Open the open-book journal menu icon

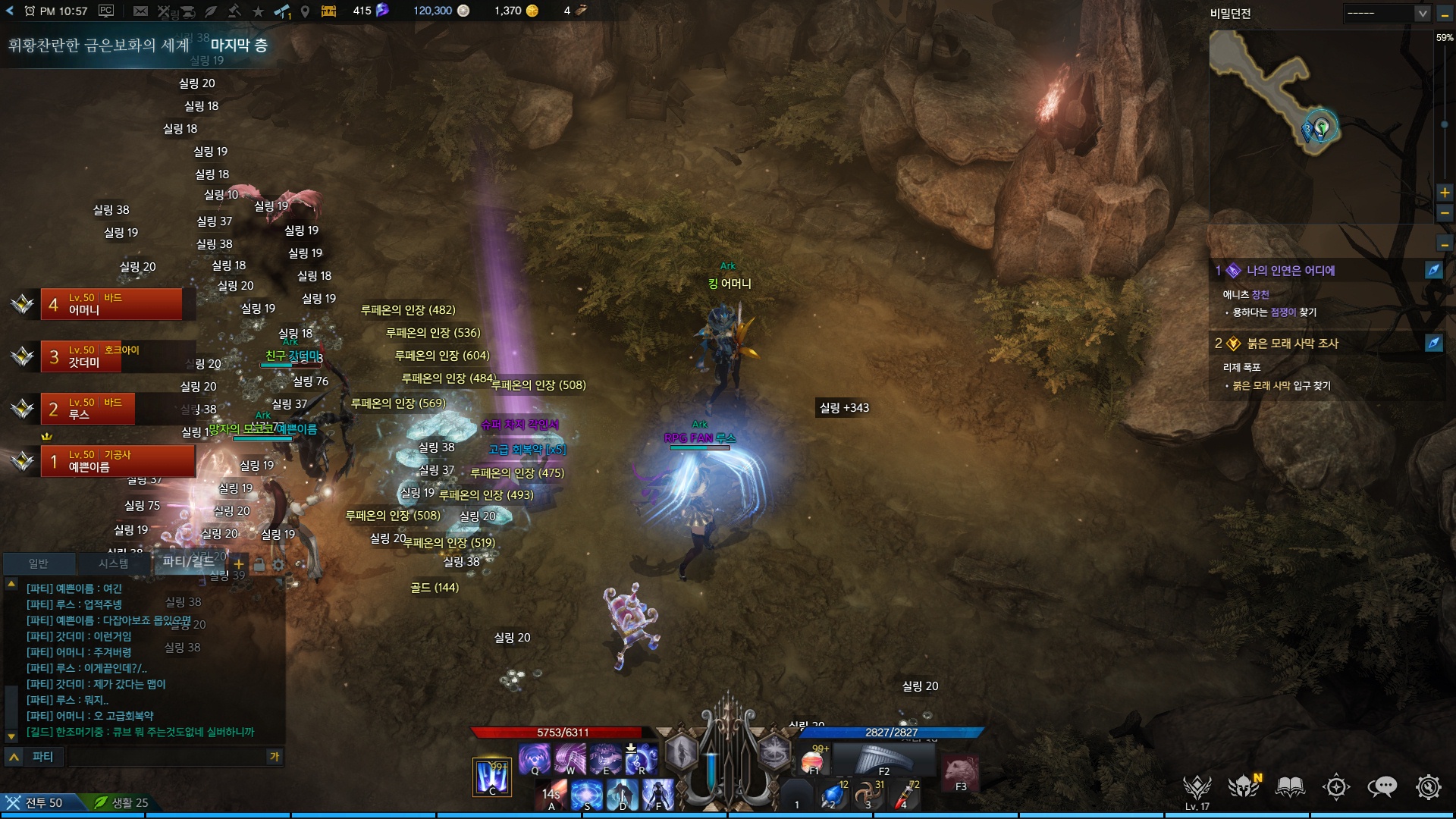1290,787
